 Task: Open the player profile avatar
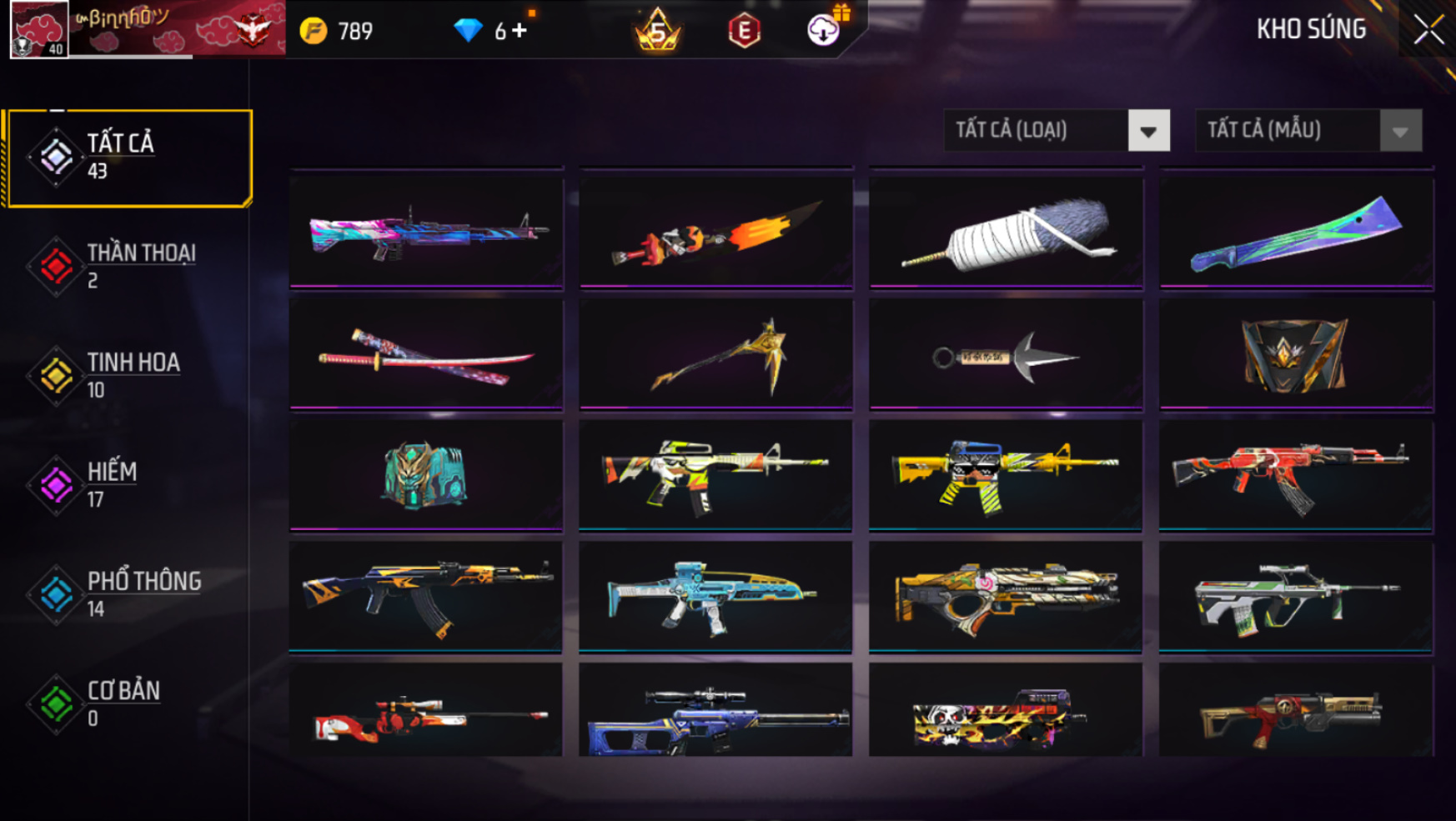38,29
